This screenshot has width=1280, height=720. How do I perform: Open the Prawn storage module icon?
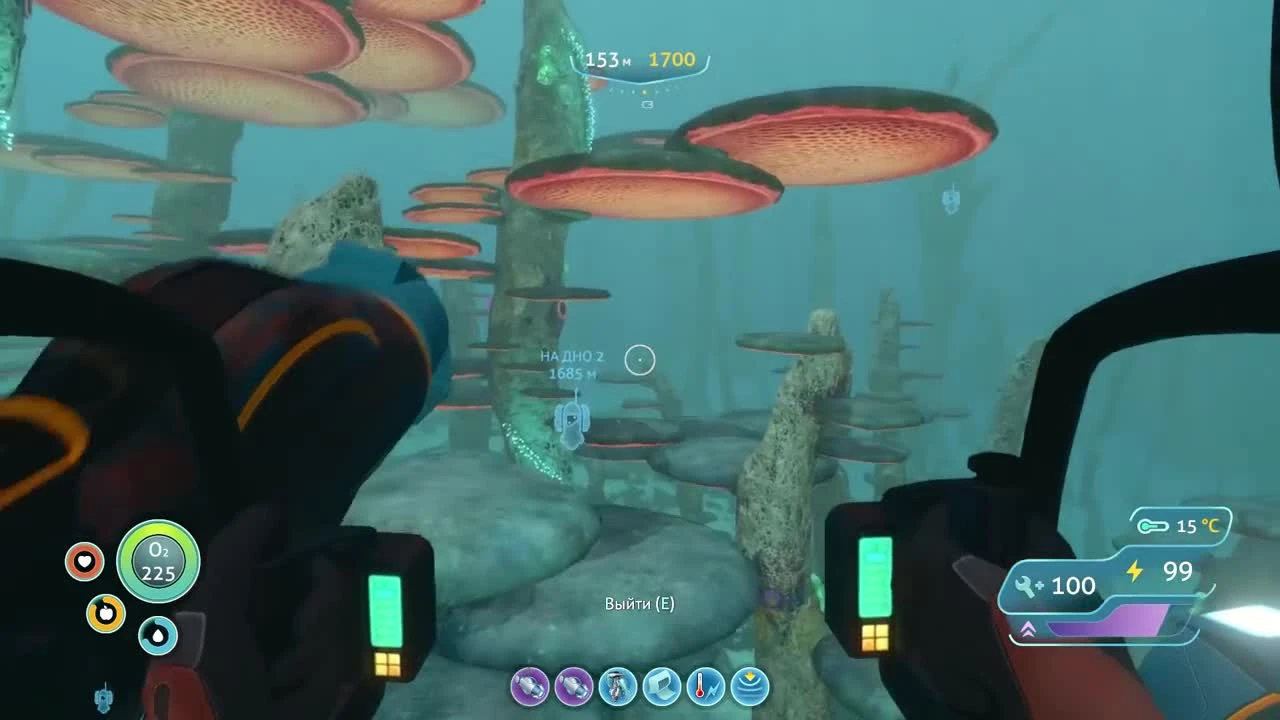pos(662,688)
